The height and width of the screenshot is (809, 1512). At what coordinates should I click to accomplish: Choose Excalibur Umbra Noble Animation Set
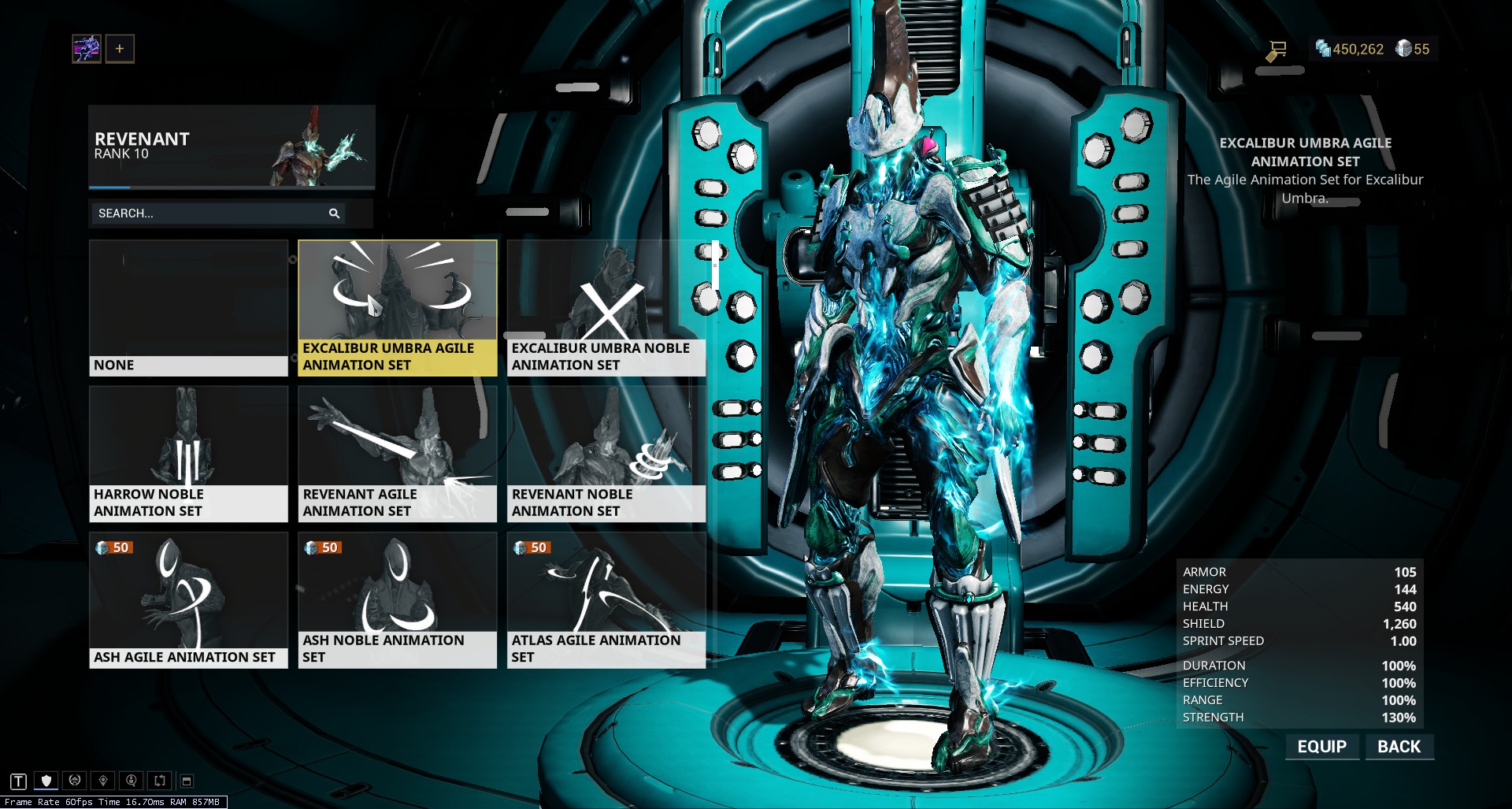click(606, 308)
